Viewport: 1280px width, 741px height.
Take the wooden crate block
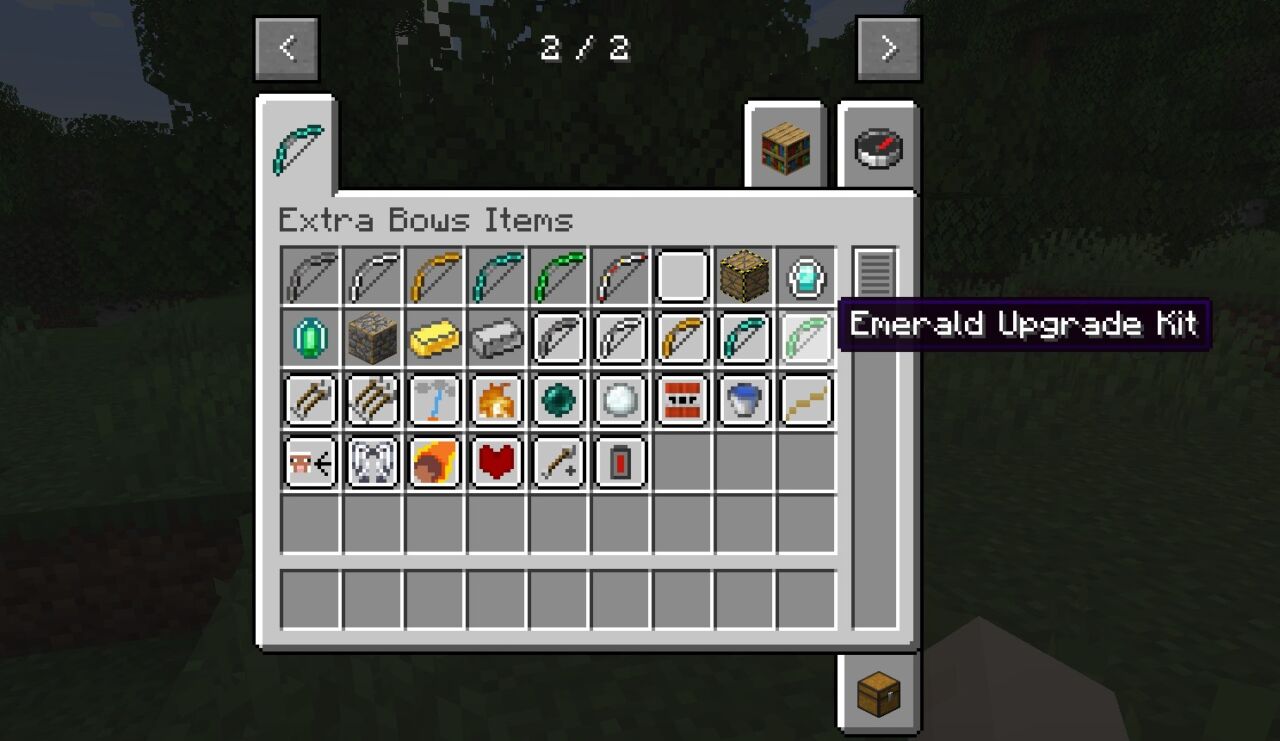pos(744,277)
